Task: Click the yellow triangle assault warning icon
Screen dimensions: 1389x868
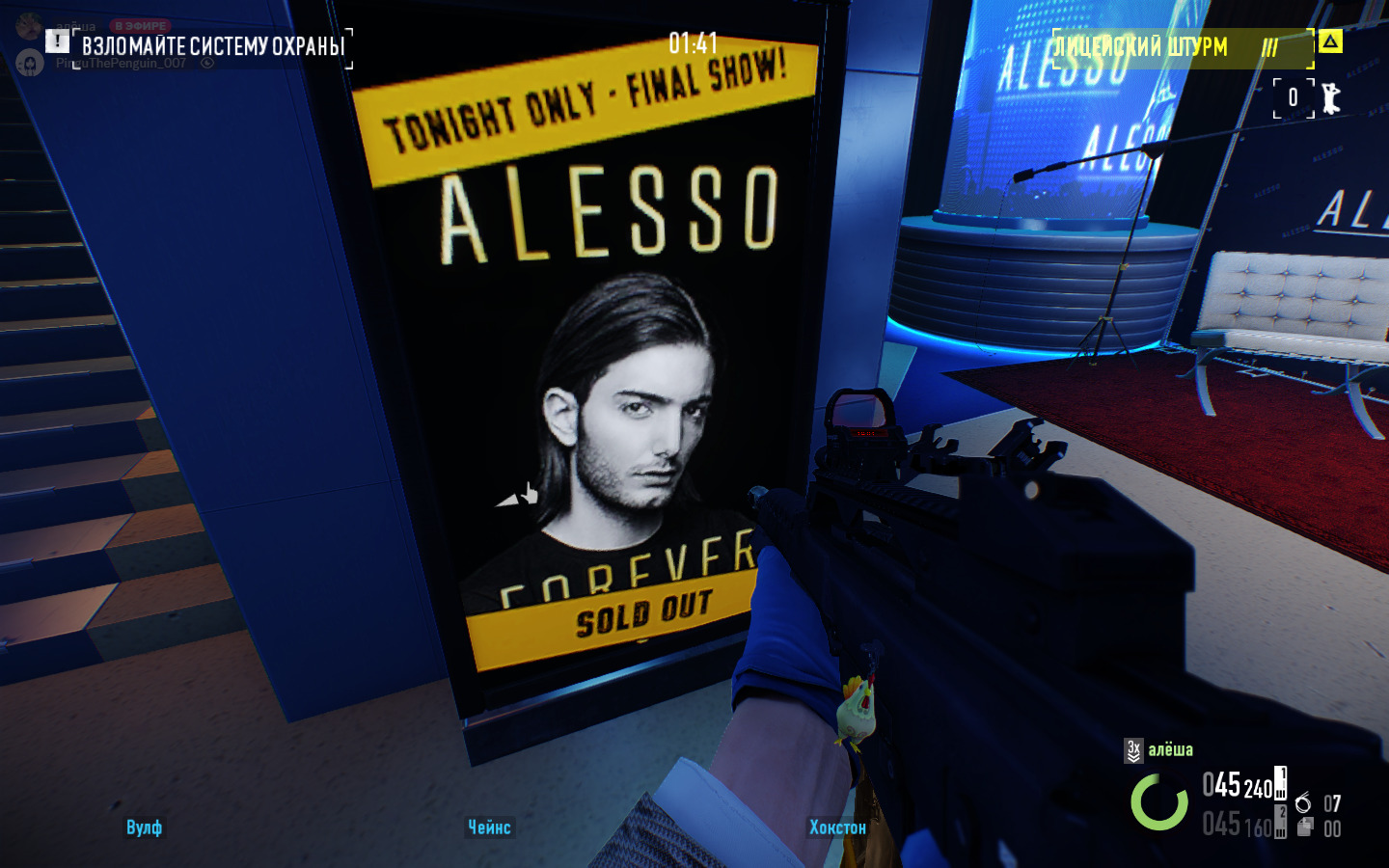Action: pos(1330,41)
